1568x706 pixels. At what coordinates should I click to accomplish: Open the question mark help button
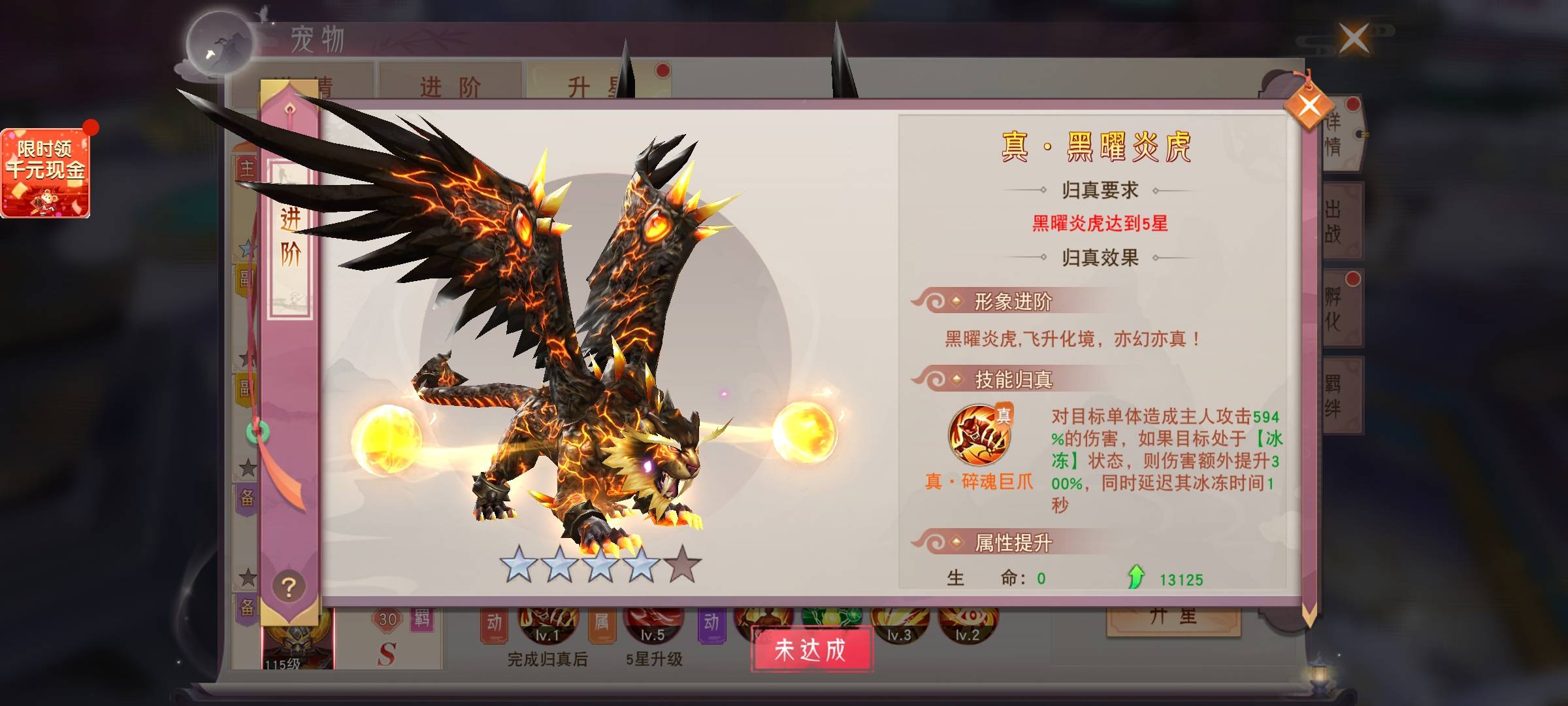[x=289, y=586]
